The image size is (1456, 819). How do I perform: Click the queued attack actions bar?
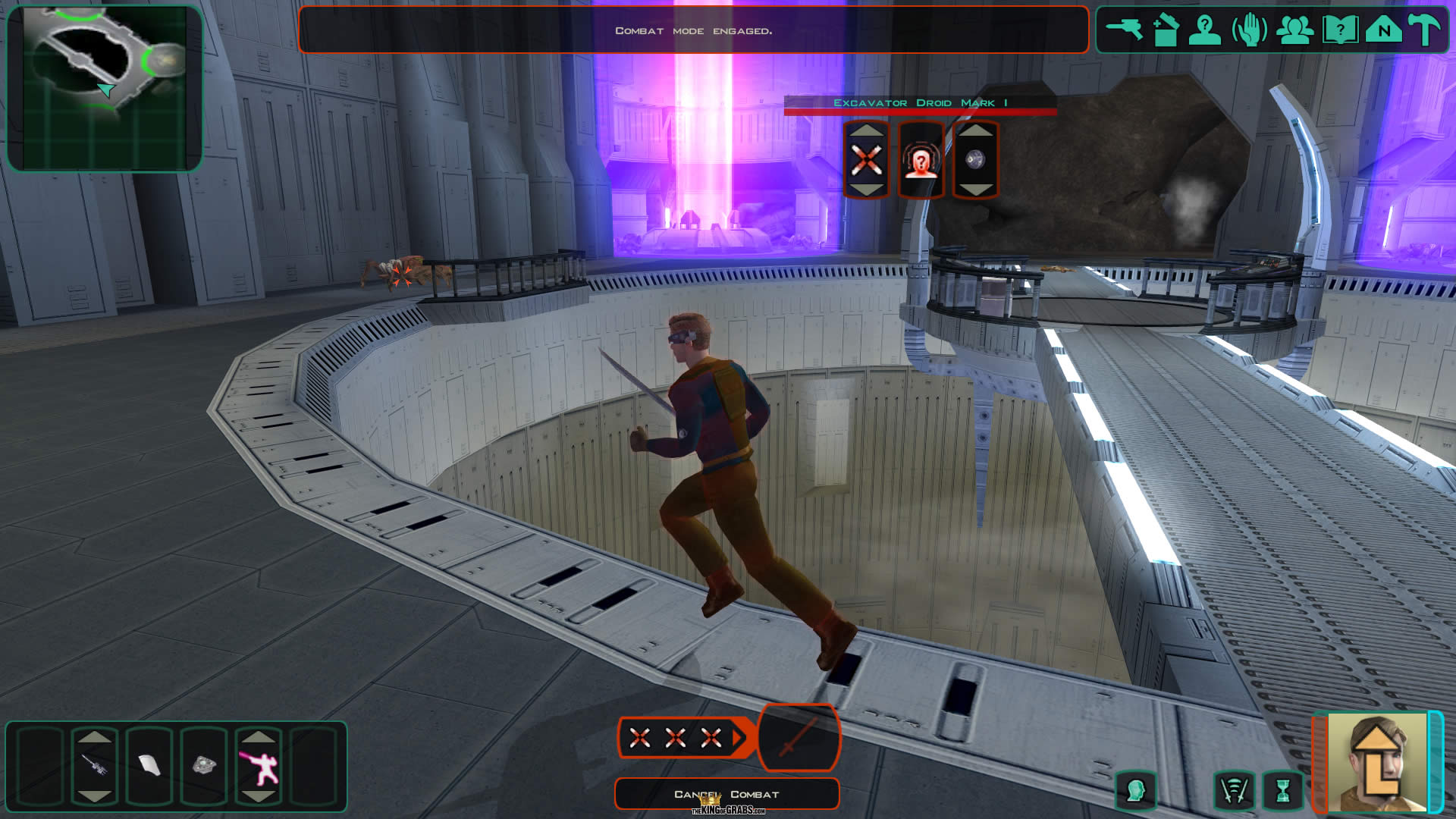(x=676, y=737)
